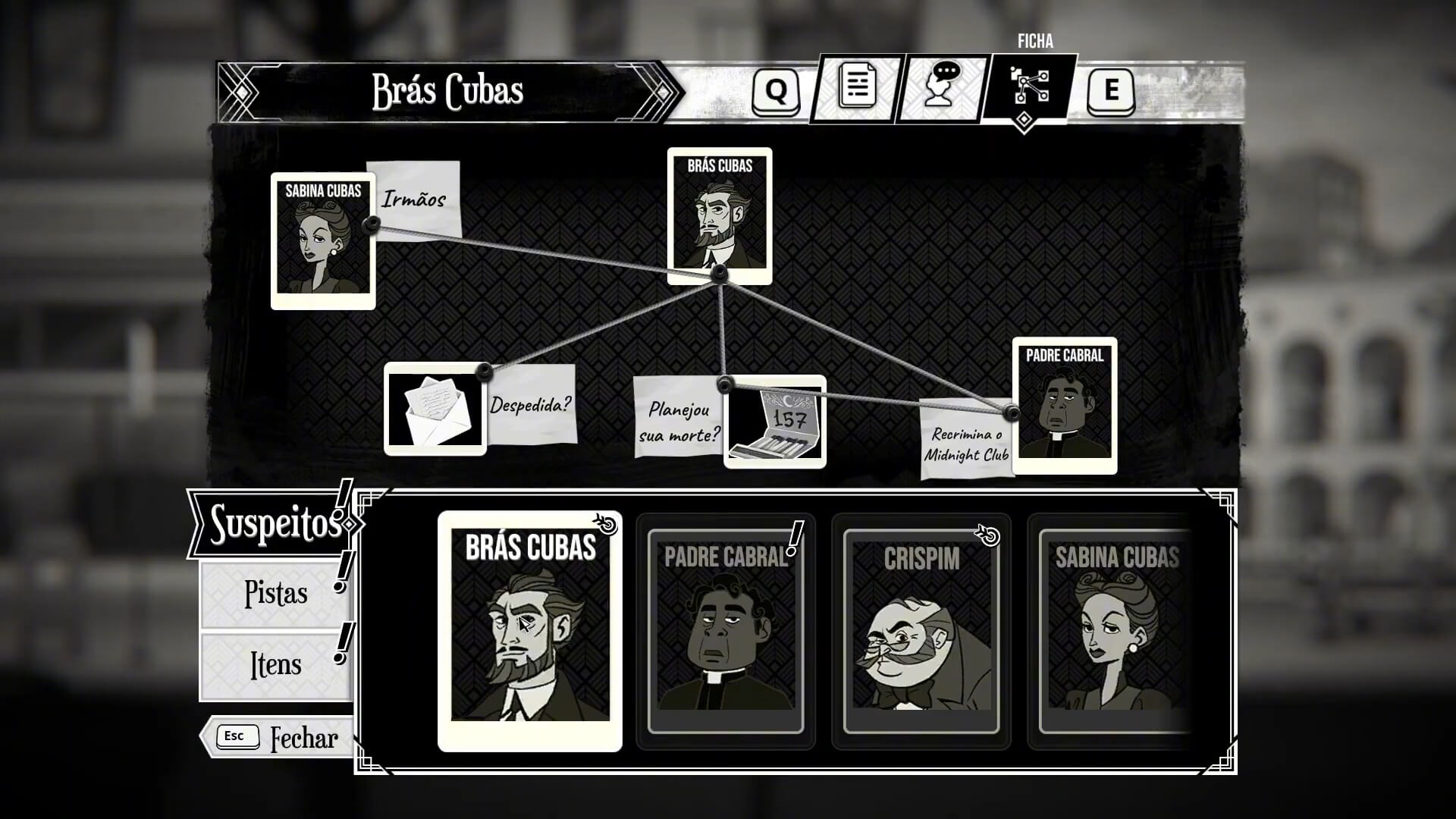Open the Itens category

(x=275, y=665)
